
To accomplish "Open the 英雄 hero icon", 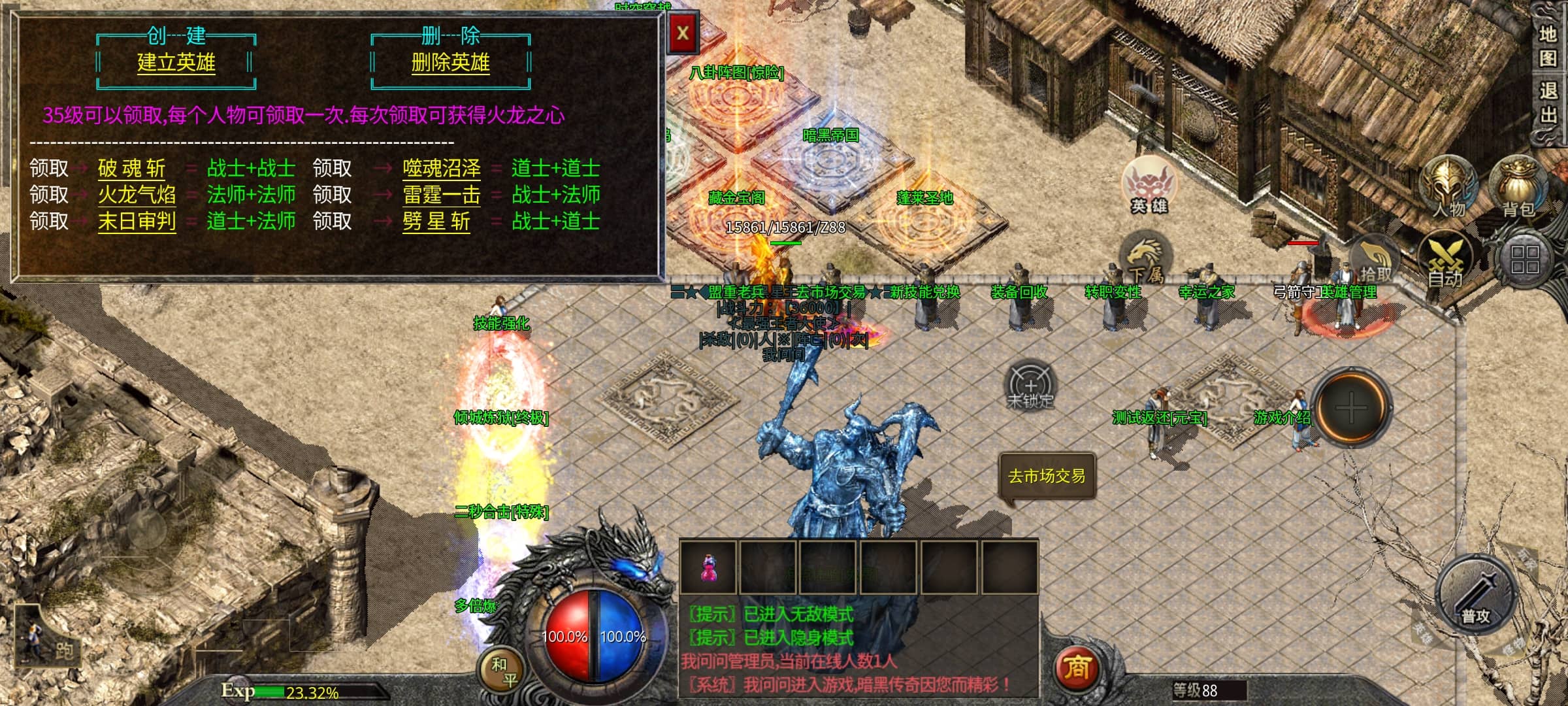I will pos(1149,186).
